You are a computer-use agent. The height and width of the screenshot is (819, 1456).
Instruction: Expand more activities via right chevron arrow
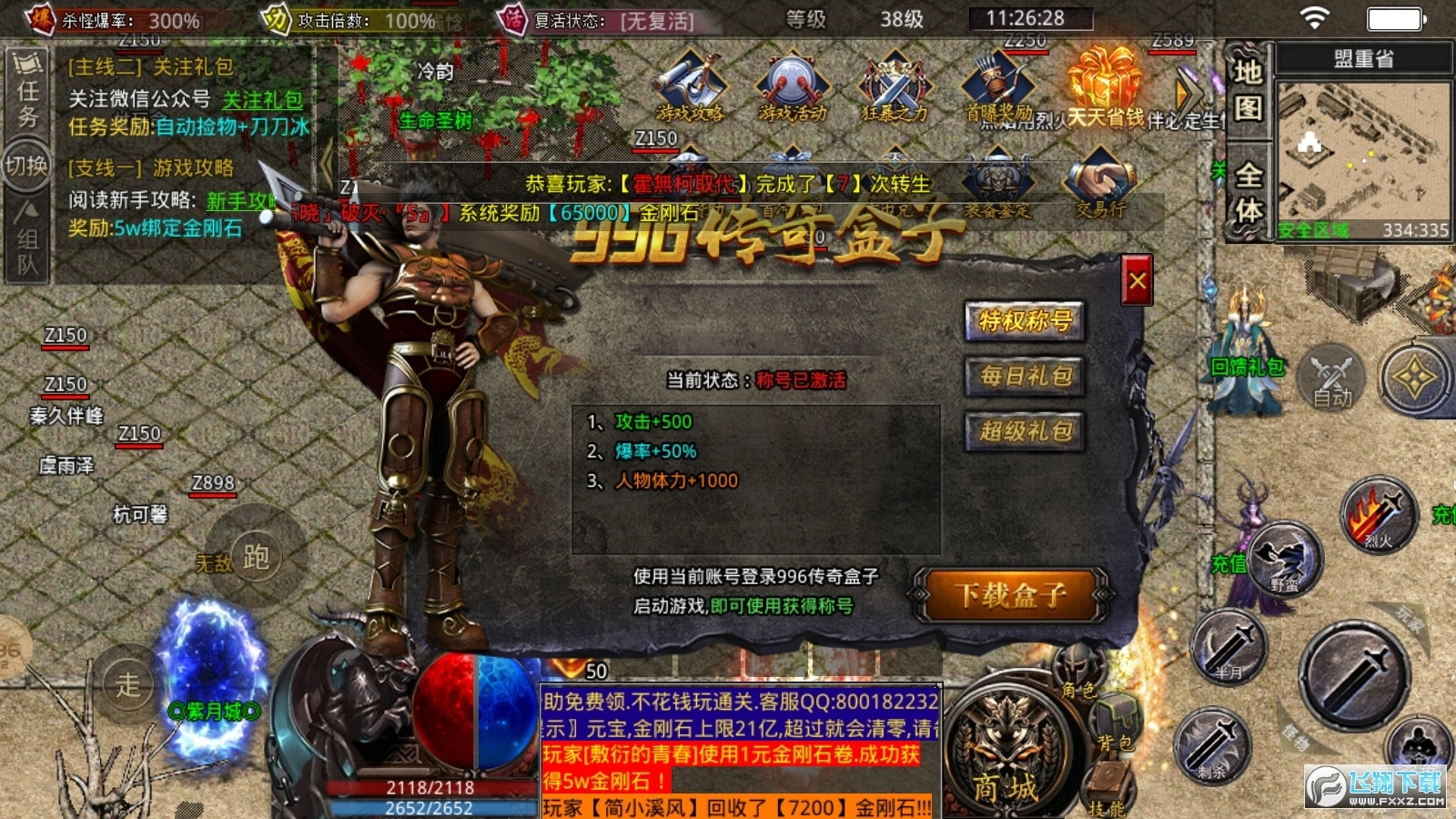click(1181, 91)
